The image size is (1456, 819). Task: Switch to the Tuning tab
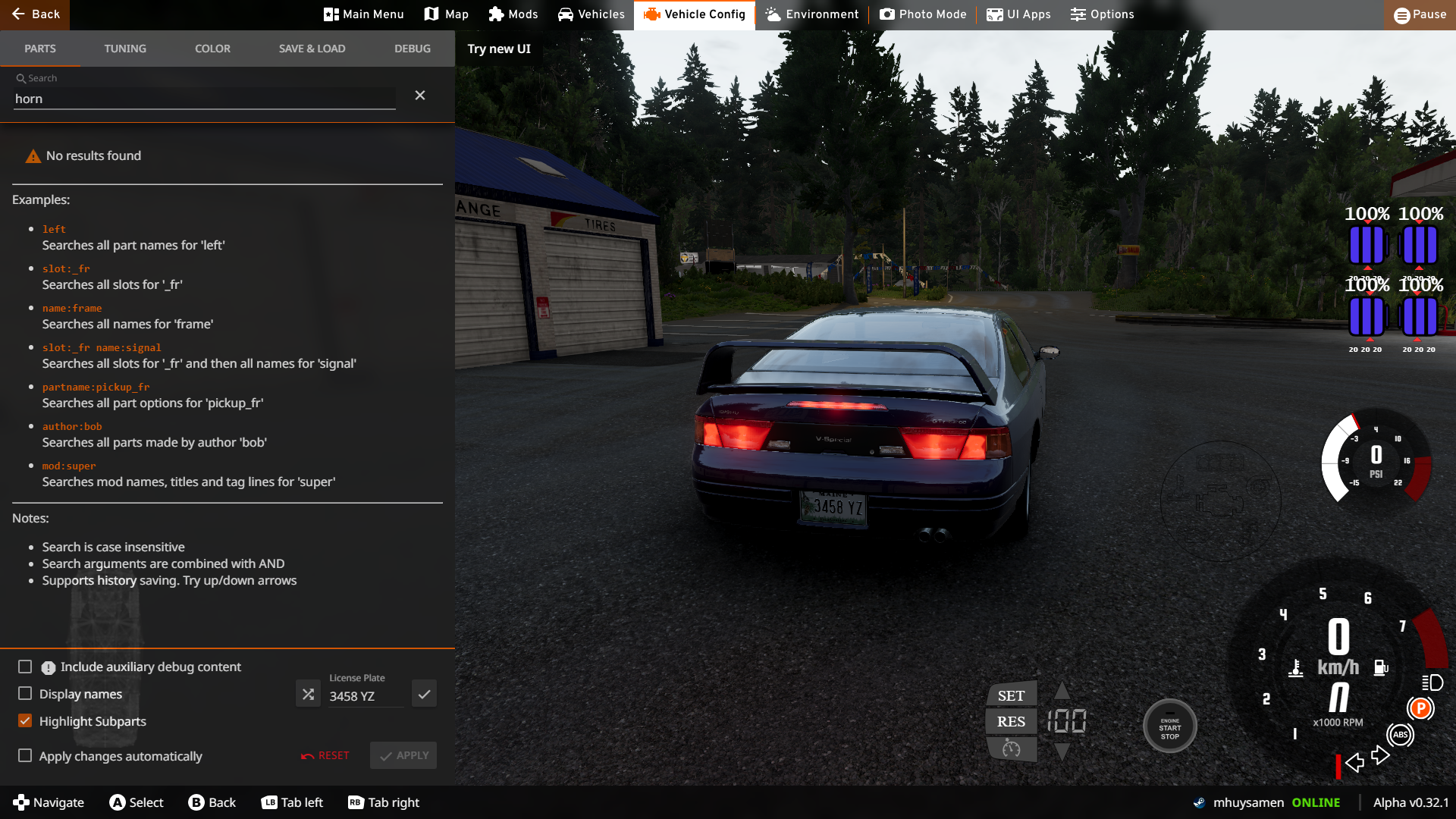pyautogui.click(x=125, y=49)
